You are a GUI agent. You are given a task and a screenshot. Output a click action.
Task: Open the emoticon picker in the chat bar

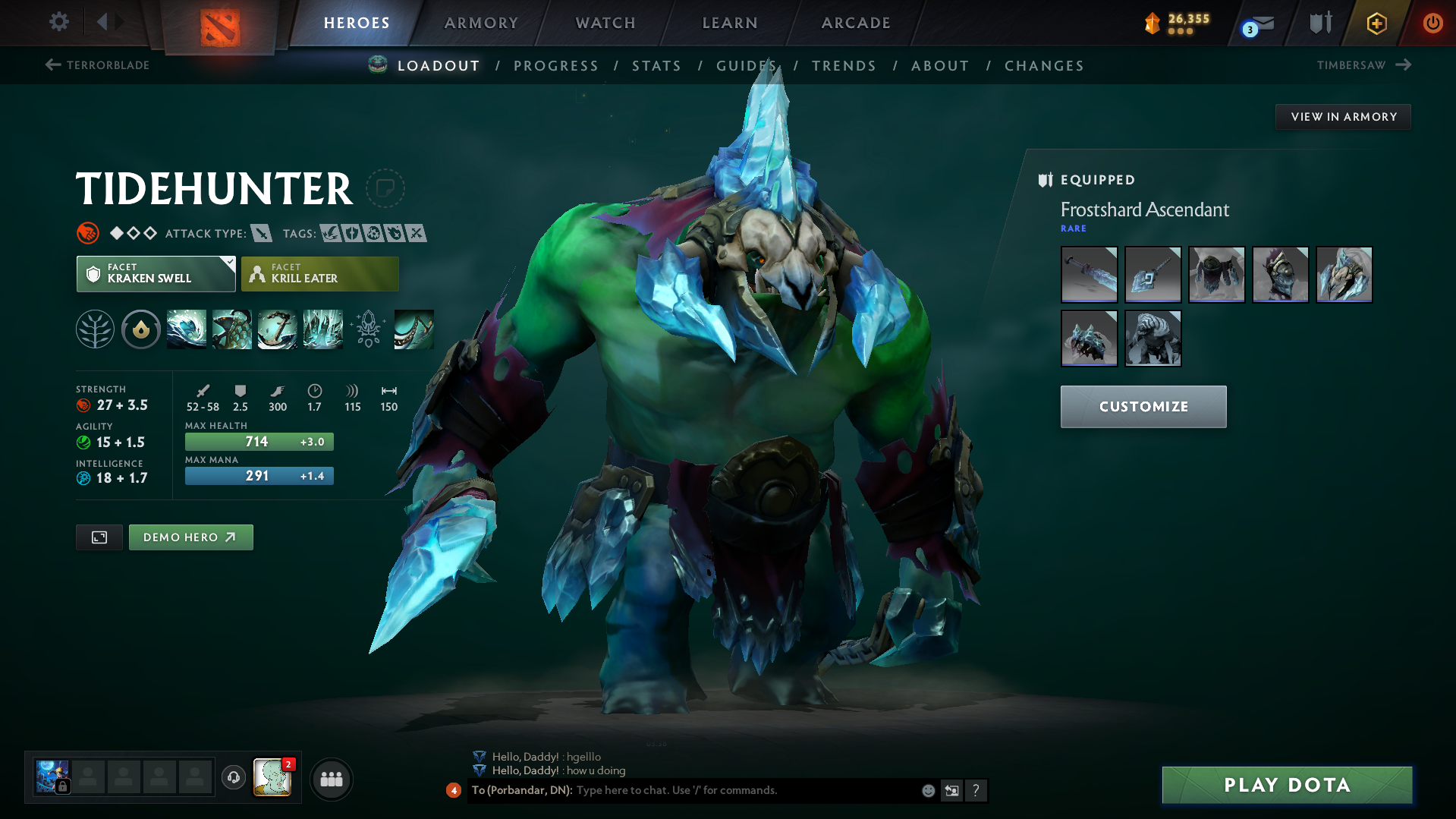(927, 790)
